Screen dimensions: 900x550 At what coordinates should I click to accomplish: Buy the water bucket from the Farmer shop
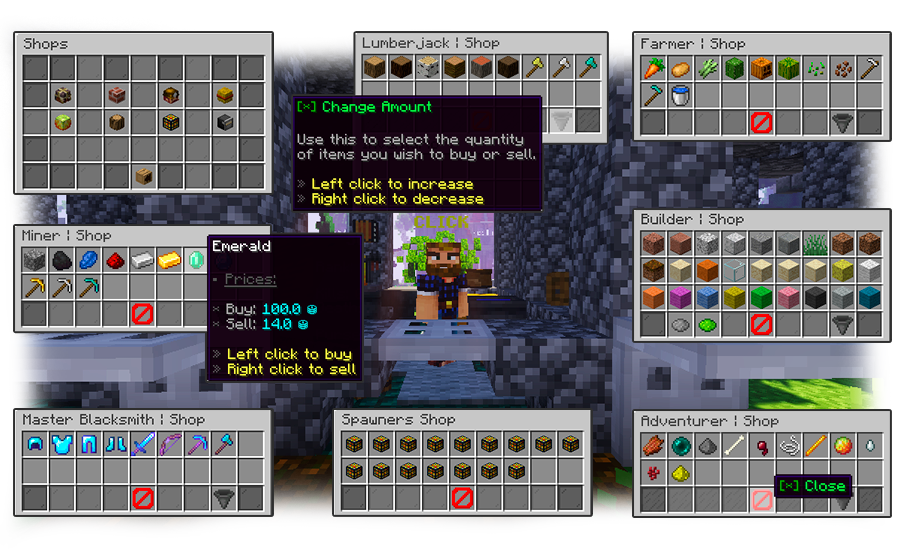(679, 96)
